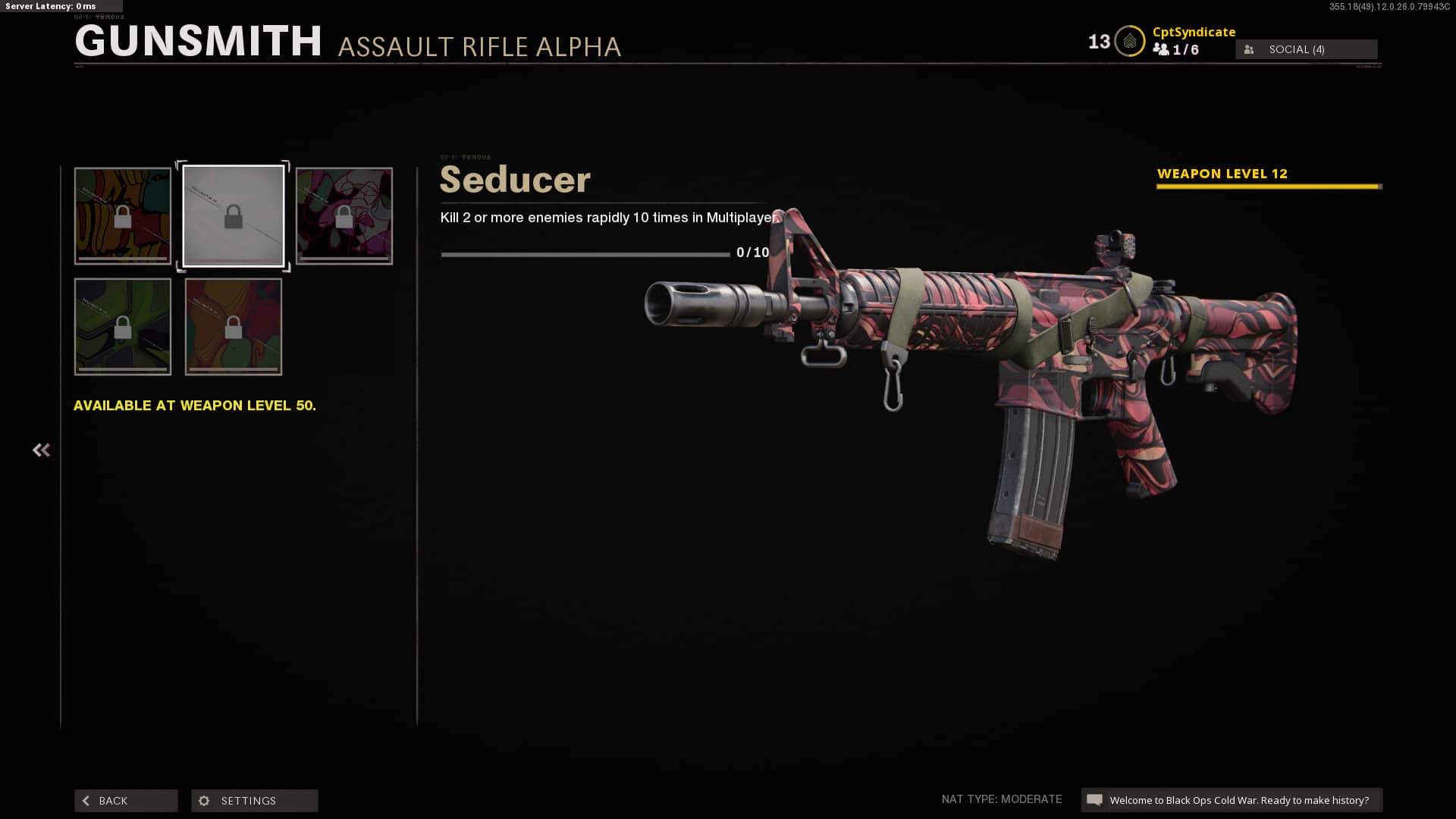This screenshot has height=819, width=1456.
Task: Select the orange and red swirl camo
Action: tap(123, 216)
